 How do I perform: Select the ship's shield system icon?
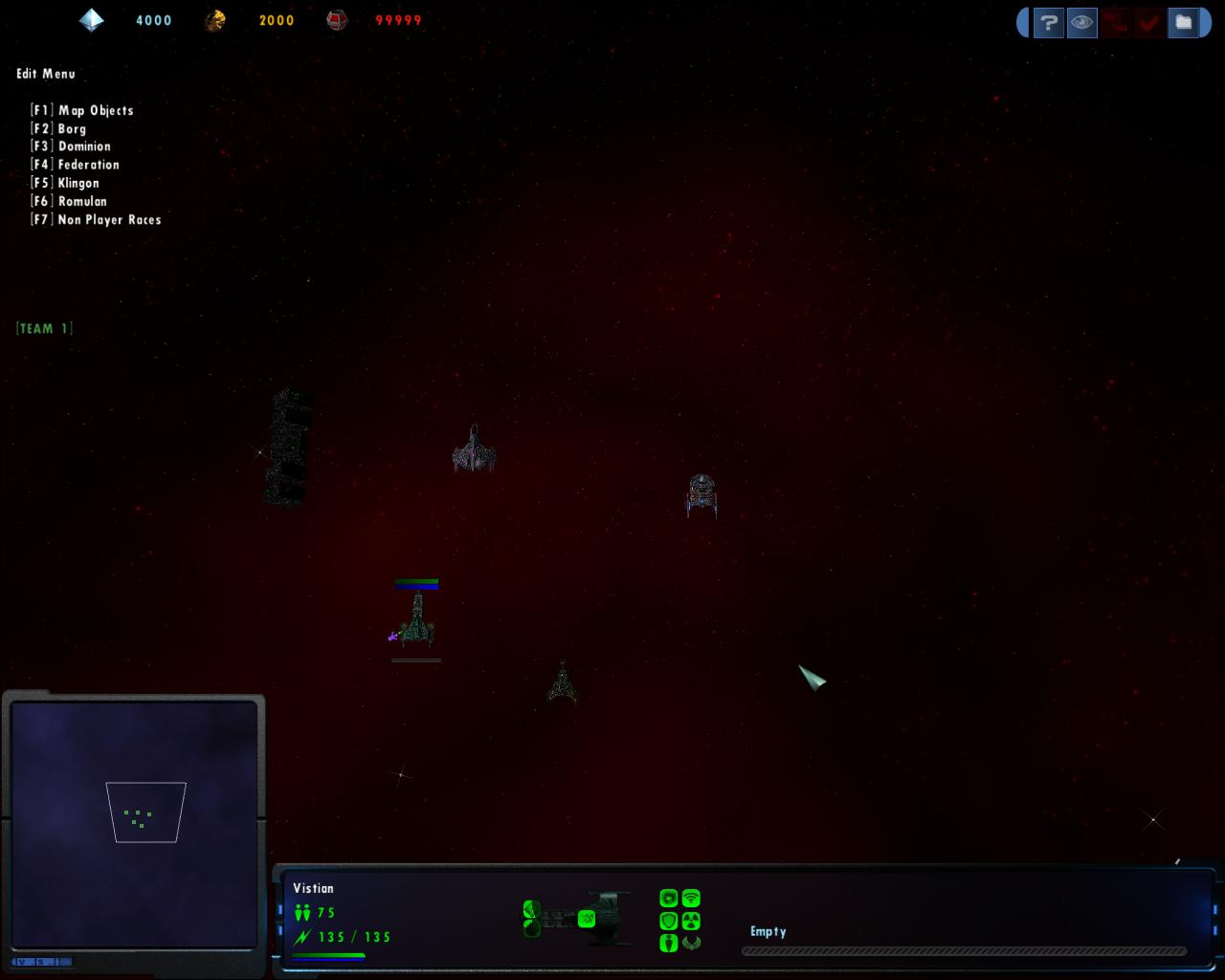(x=669, y=921)
